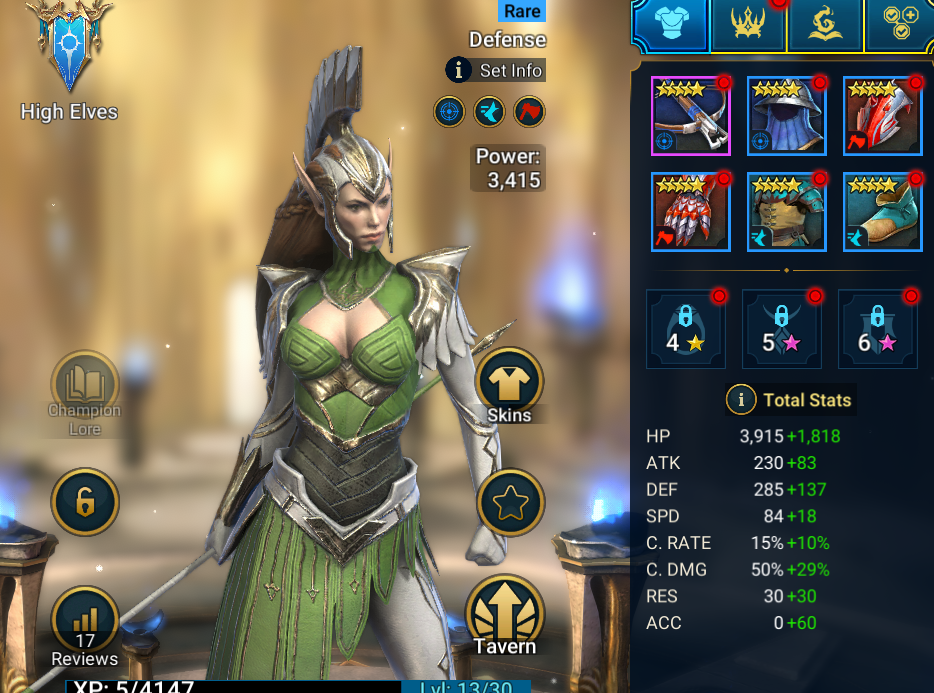Select the teal boots slot
Viewport: 934px width, 693px height.
tap(882, 212)
